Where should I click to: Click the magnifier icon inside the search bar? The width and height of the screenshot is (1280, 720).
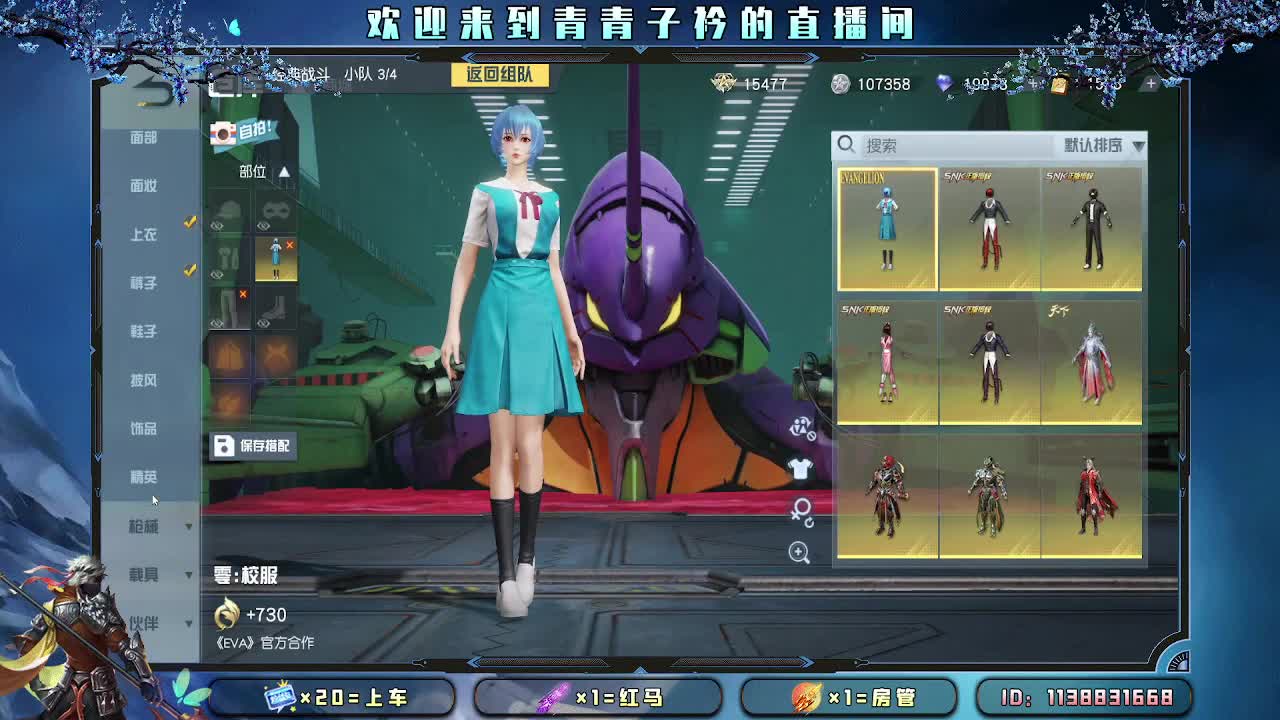(x=845, y=145)
